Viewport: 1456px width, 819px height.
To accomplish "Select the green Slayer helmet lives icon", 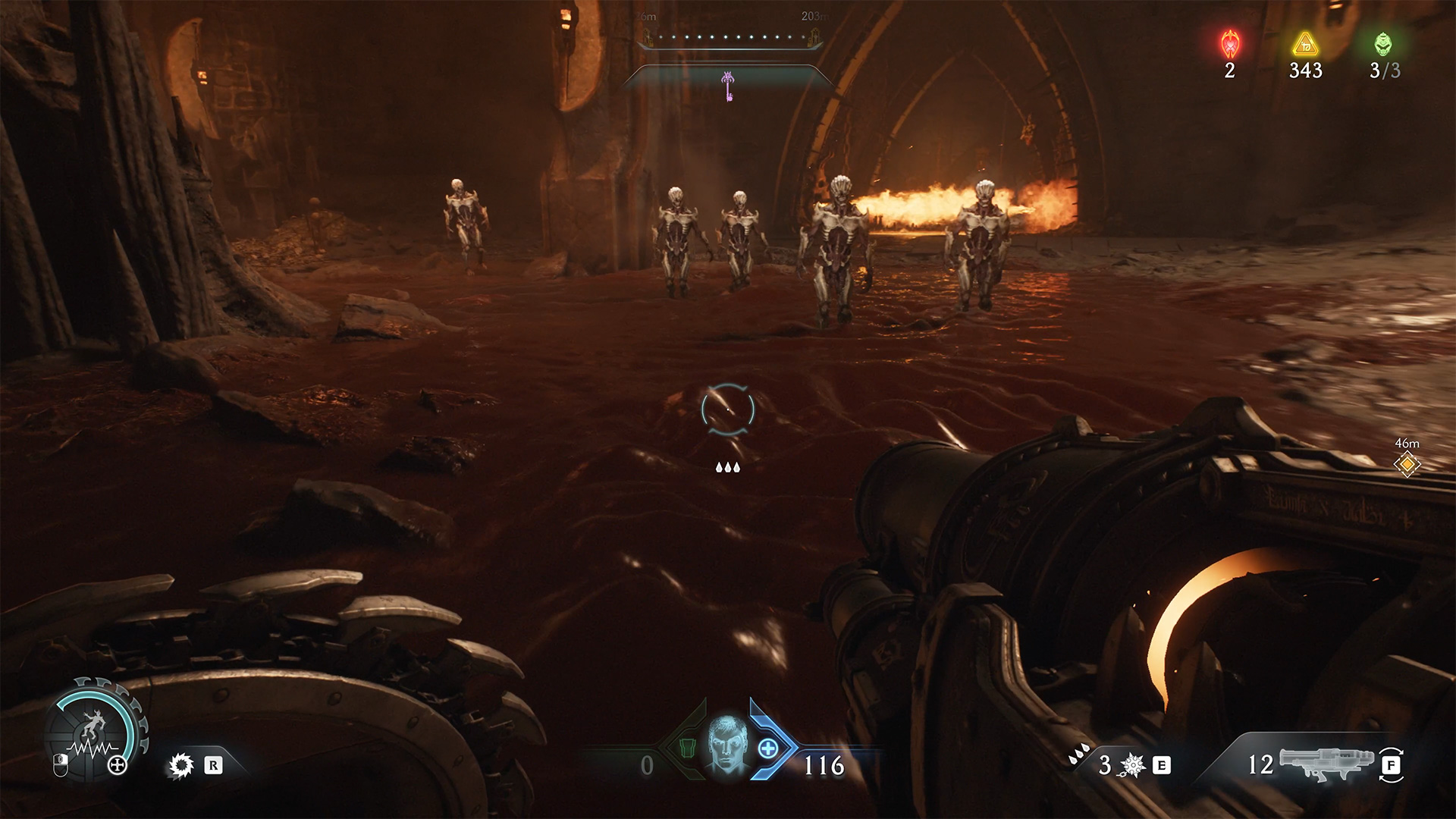I will point(1383,44).
